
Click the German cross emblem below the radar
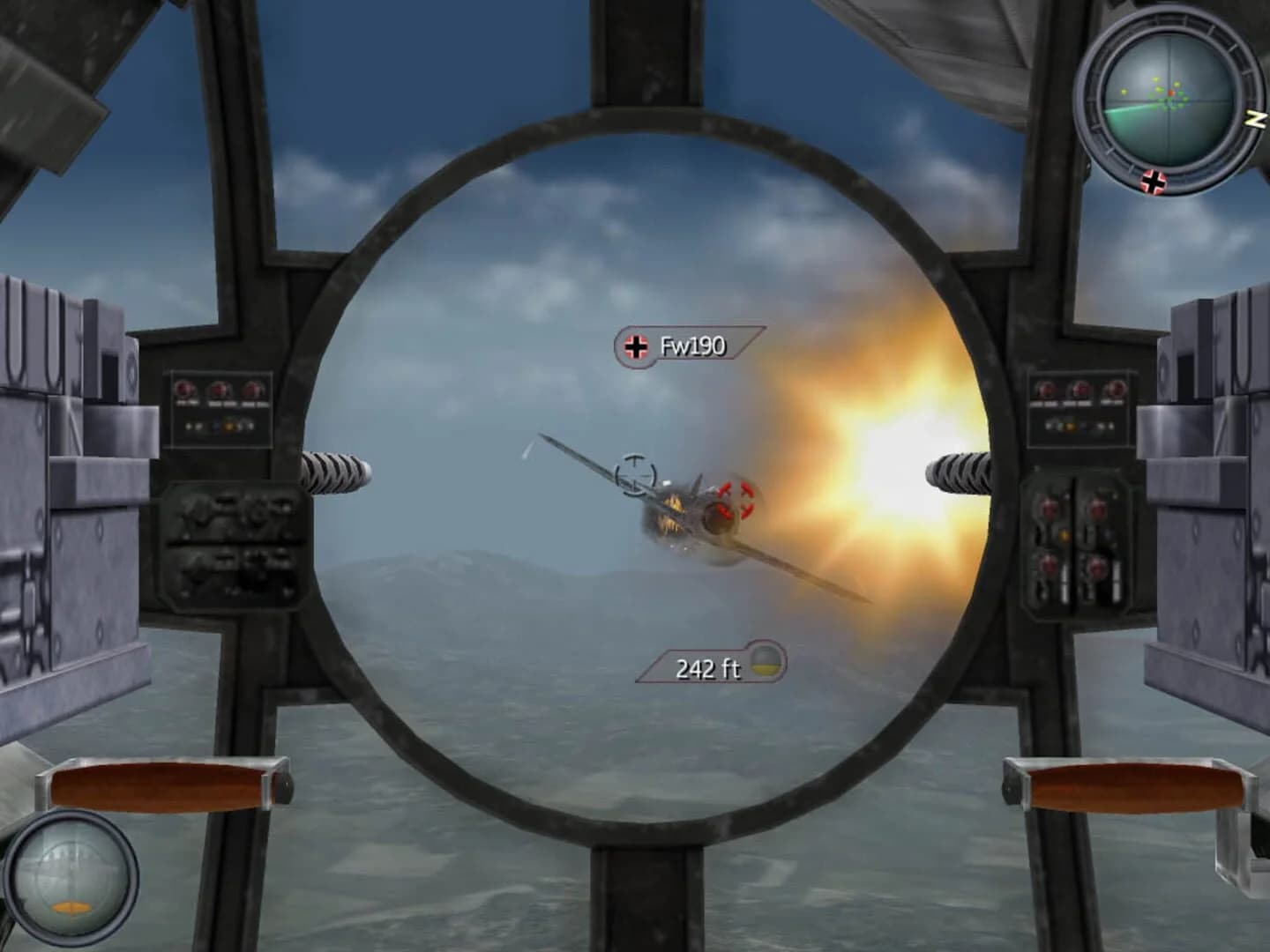(1153, 182)
